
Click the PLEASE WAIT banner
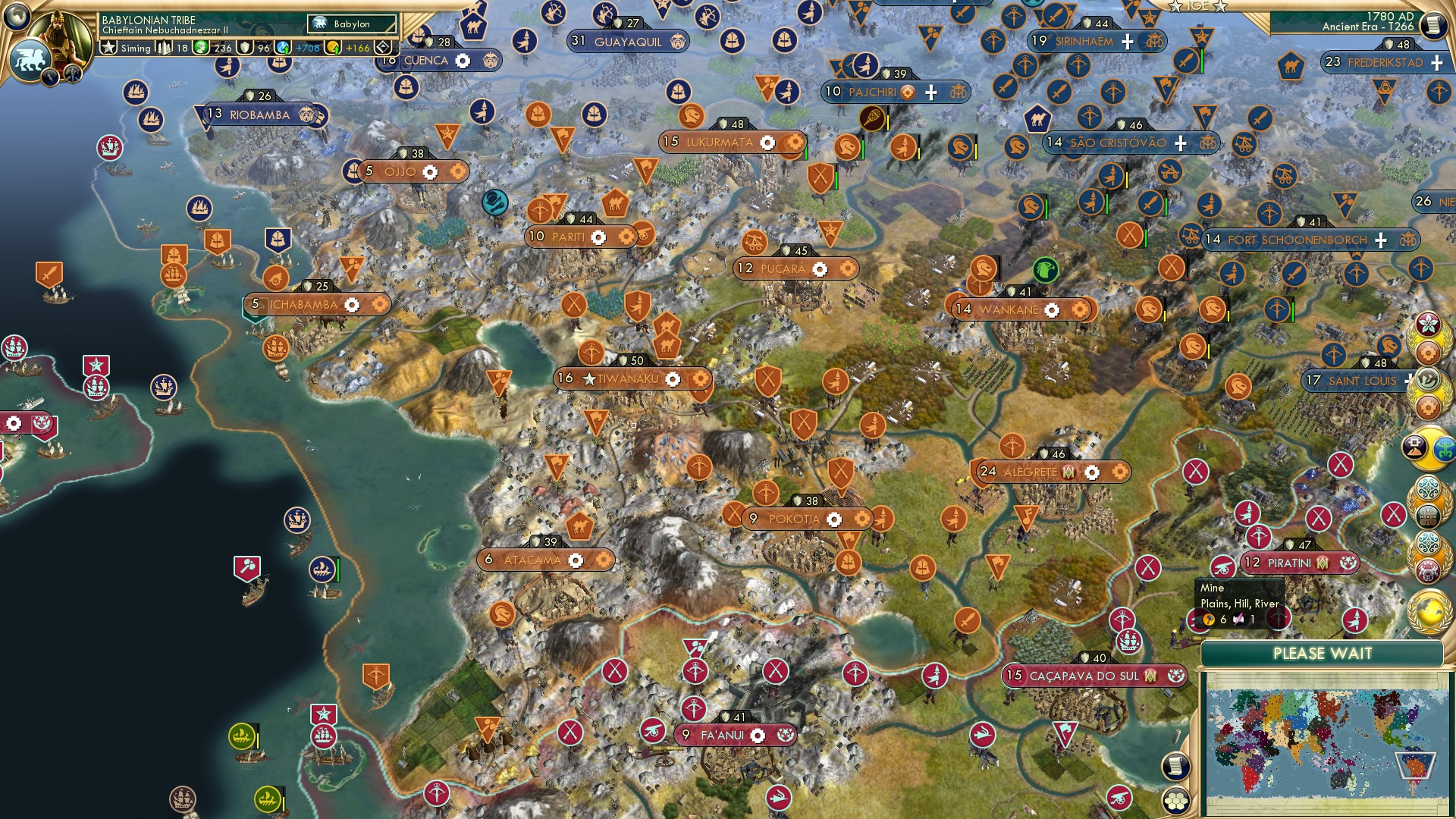[1323, 653]
